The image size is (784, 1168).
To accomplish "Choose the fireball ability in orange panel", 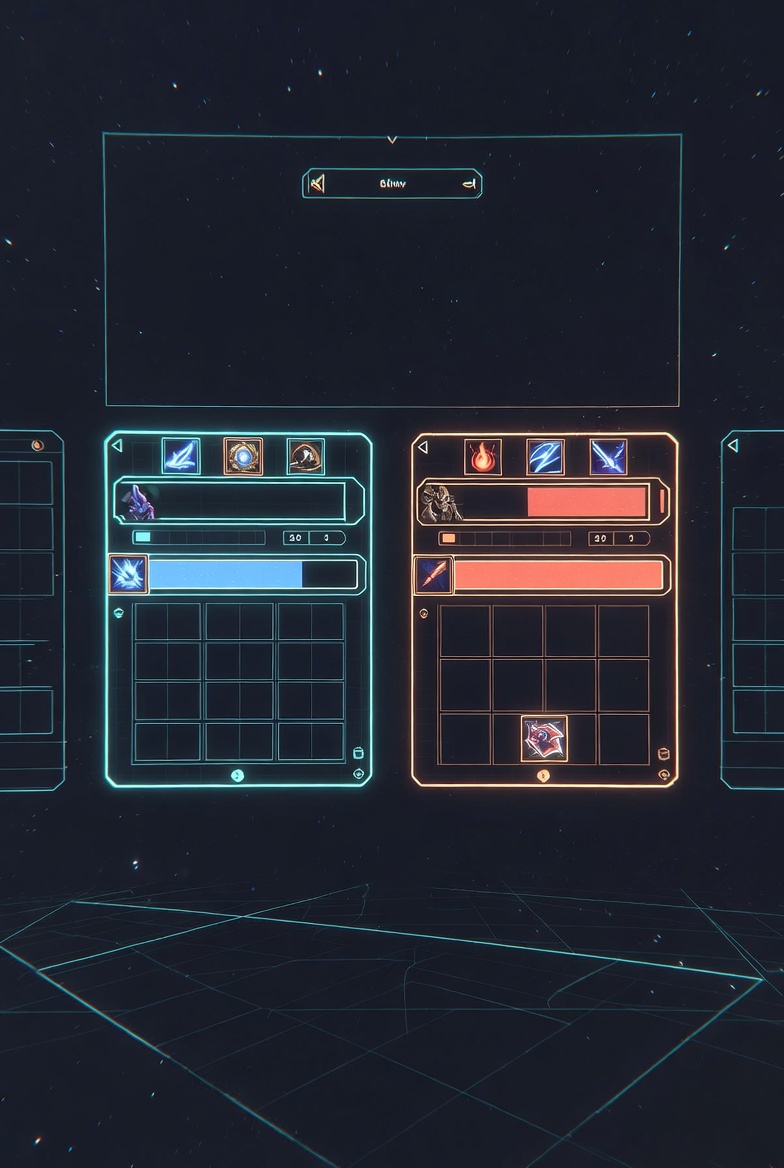I will (483, 457).
